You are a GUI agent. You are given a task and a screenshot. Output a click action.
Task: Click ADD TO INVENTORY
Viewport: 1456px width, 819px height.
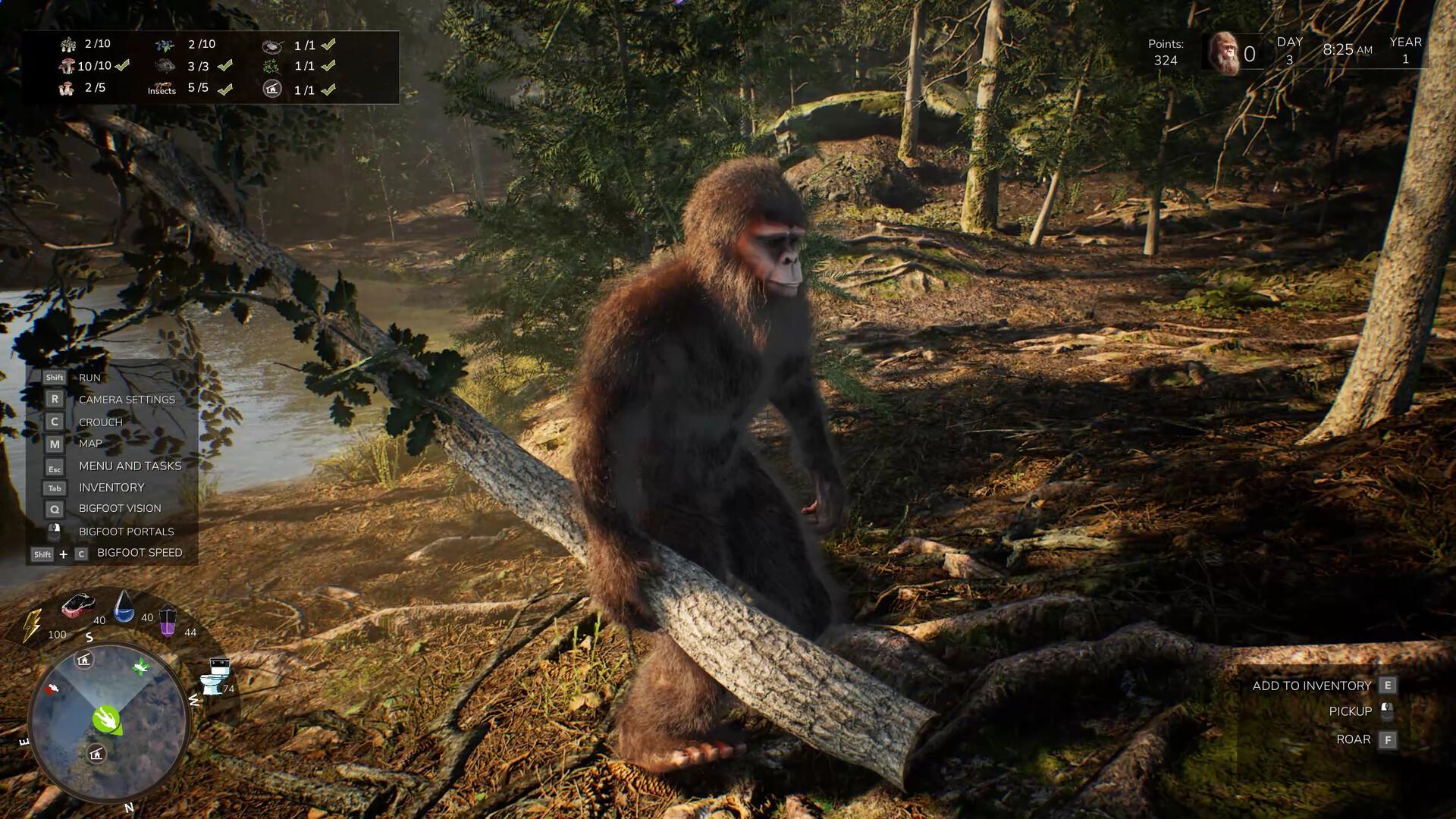click(1312, 685)
